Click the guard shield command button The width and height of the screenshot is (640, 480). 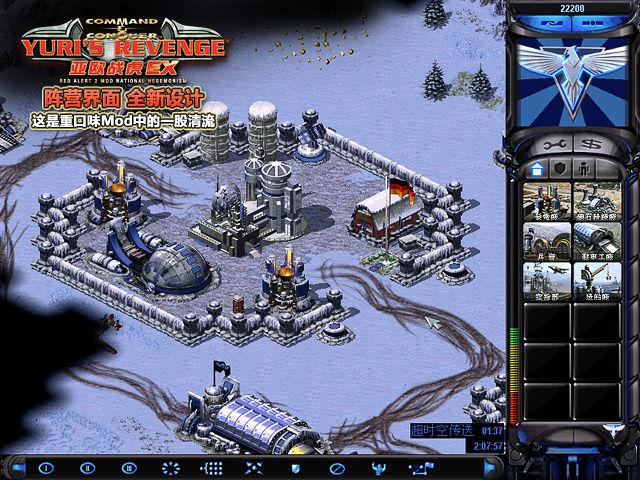(x=295, y=467)
